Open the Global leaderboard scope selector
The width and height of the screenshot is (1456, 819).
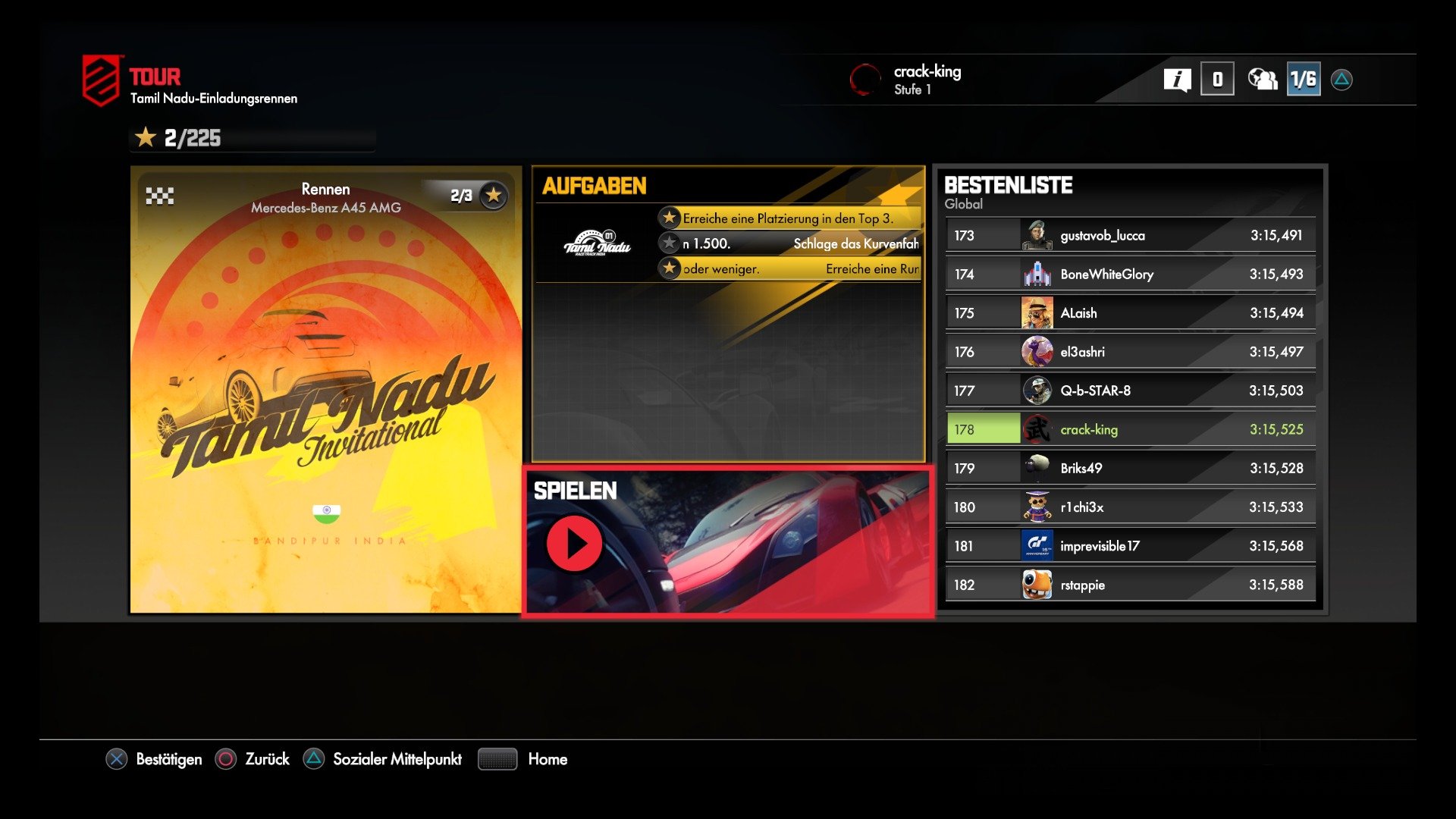963,204
